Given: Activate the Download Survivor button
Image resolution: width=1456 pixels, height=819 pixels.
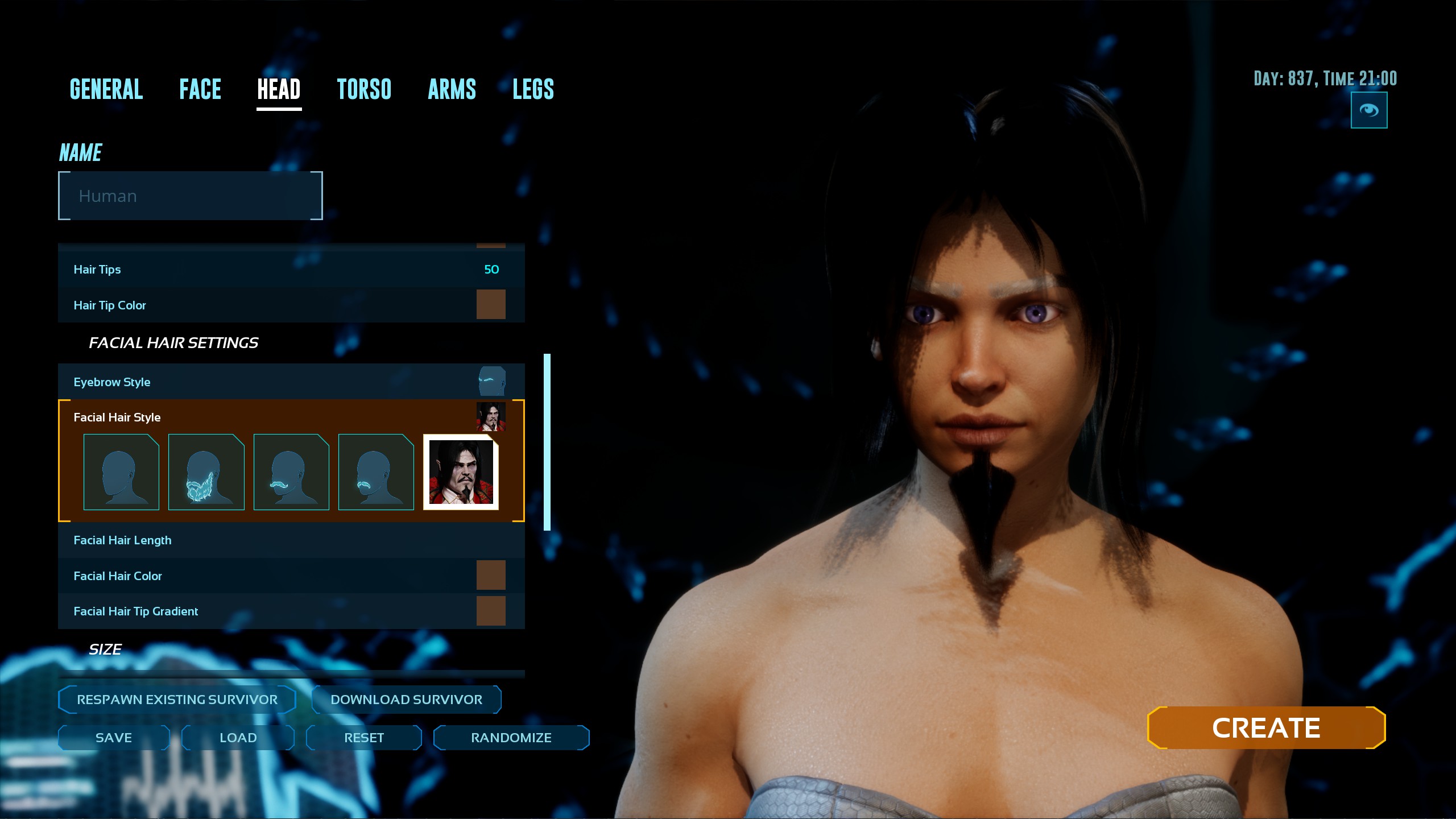Looking at the screenshot, I should [406, 700].
